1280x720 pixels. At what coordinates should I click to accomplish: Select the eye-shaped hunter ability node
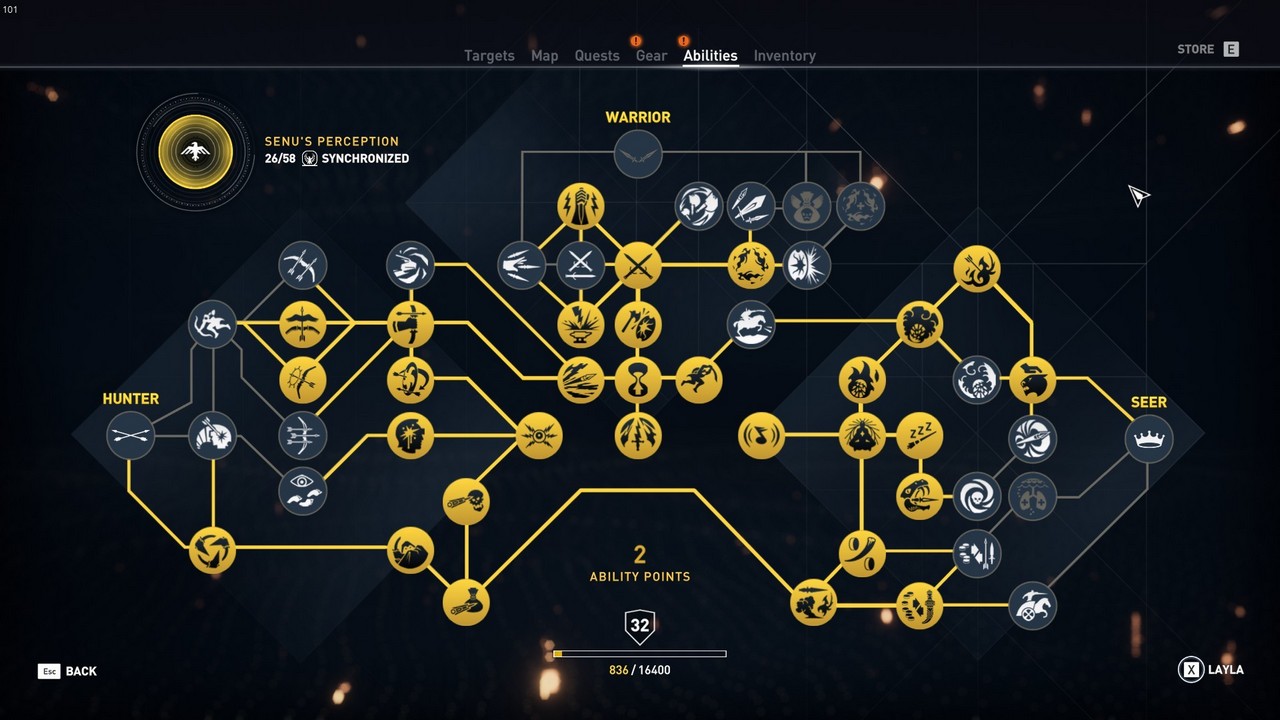(x=302, y=490)
